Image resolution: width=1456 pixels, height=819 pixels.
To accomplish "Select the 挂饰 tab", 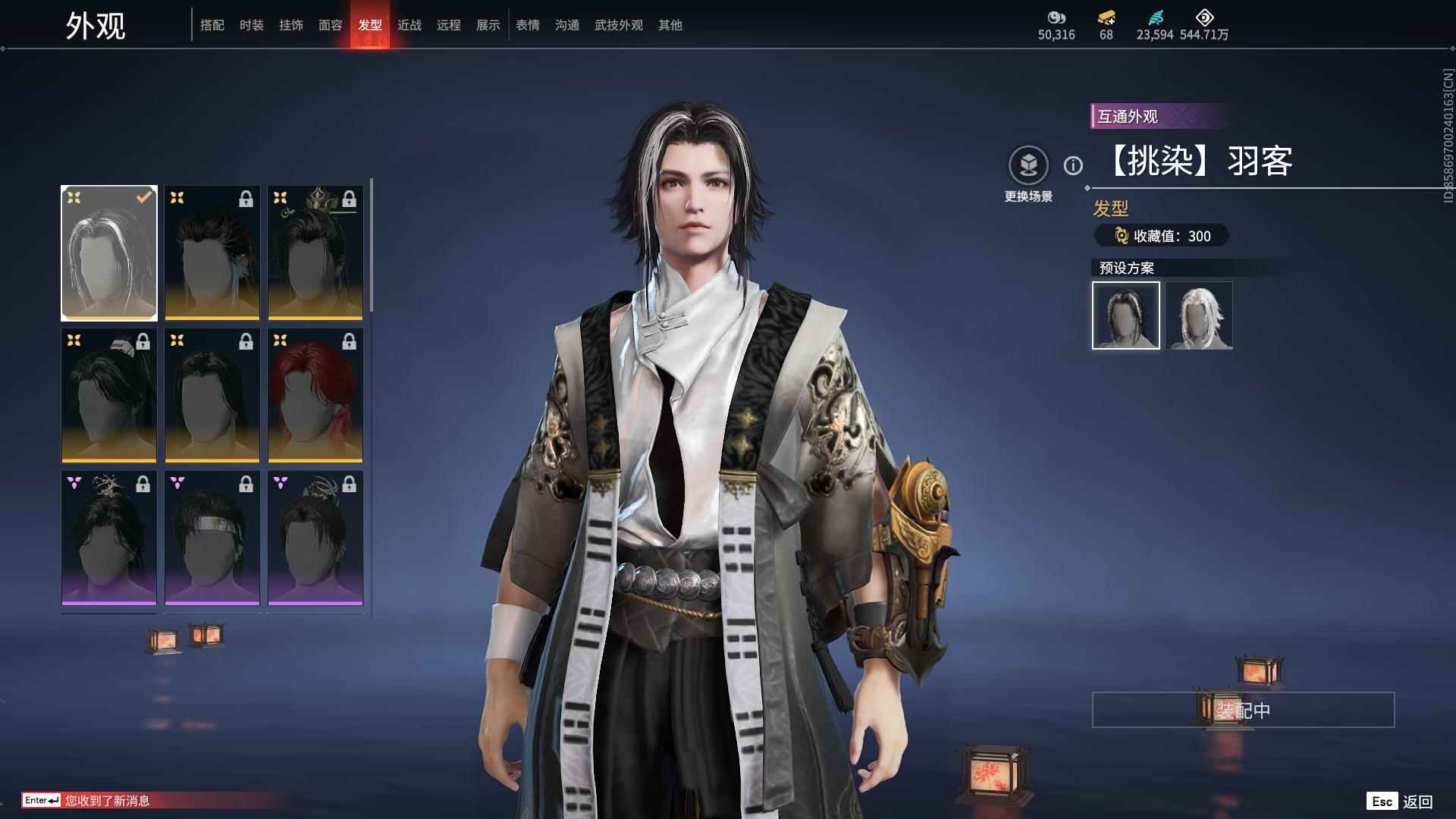I will click(x=291, y=25).
